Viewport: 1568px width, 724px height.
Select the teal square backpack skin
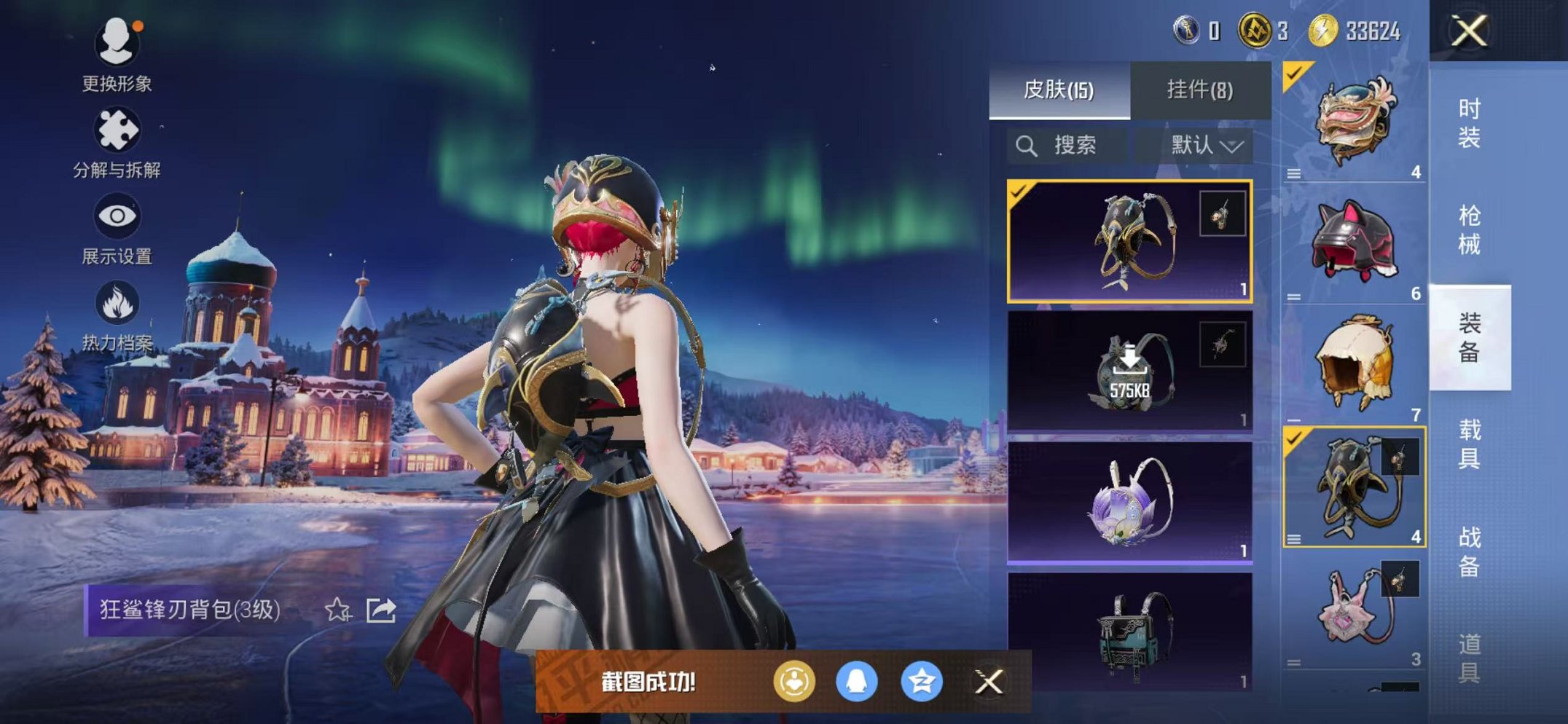point(1129,632)
